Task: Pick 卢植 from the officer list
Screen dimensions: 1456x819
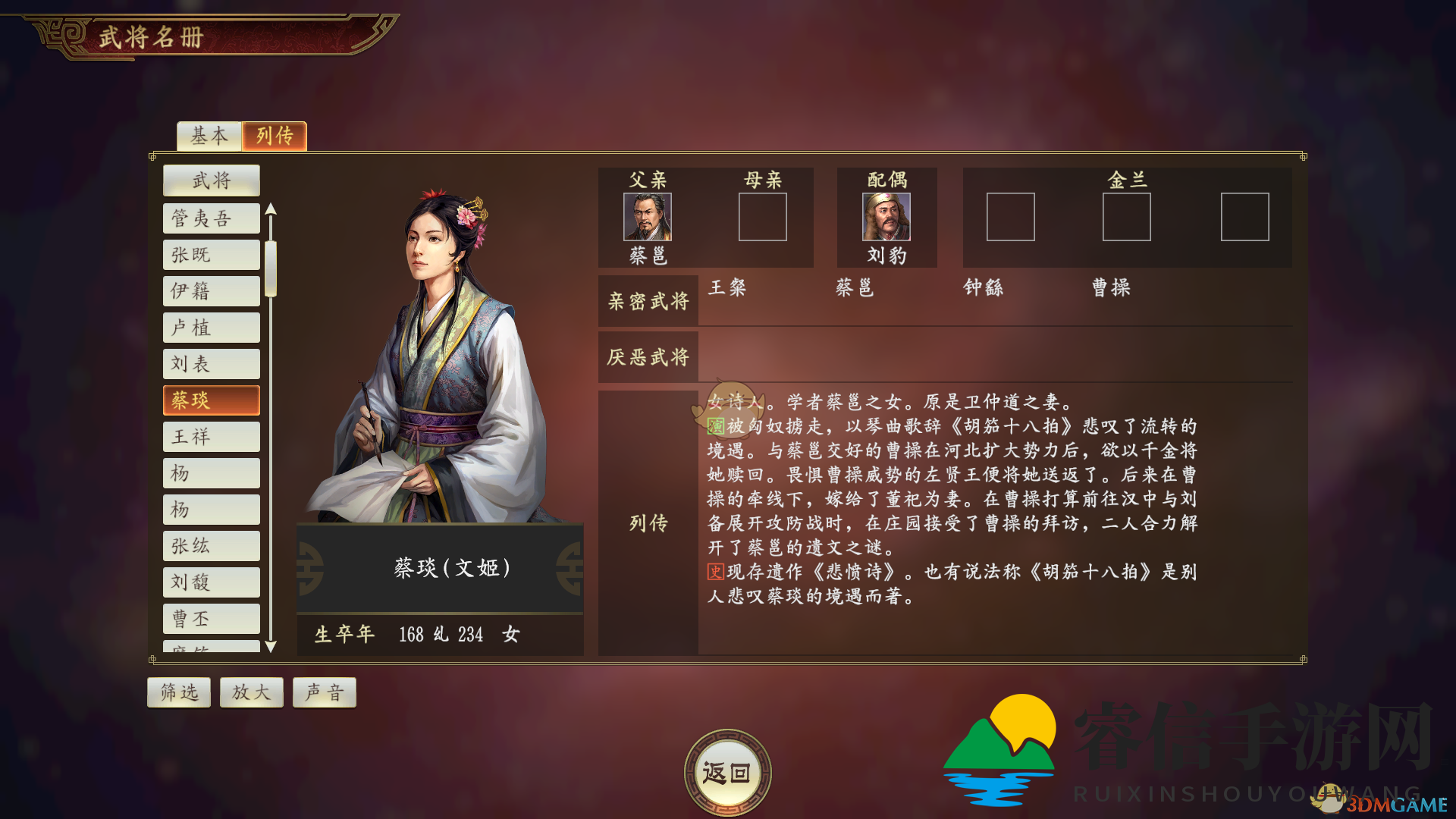Action: [x=212, y=328]
